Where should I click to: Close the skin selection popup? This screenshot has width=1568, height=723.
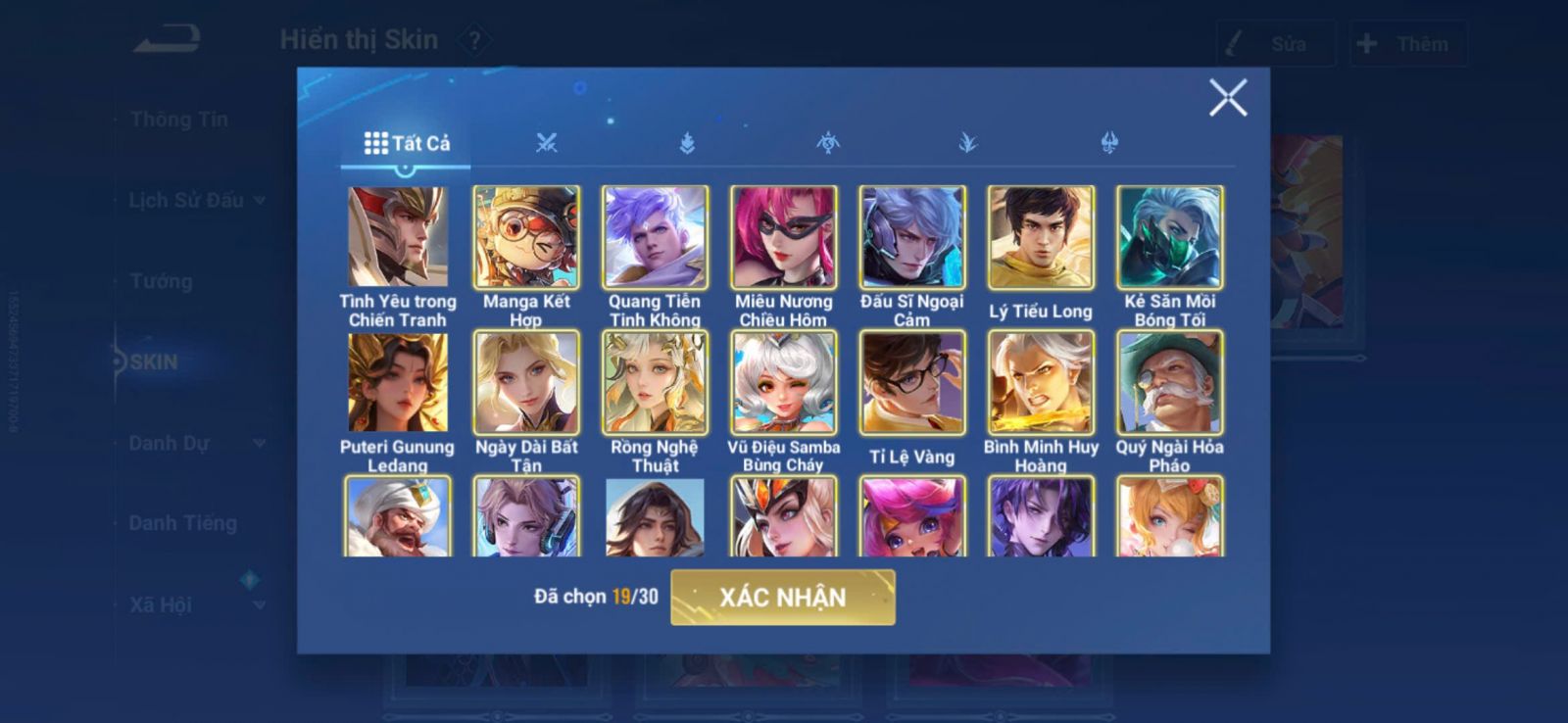click(1227, 98)
